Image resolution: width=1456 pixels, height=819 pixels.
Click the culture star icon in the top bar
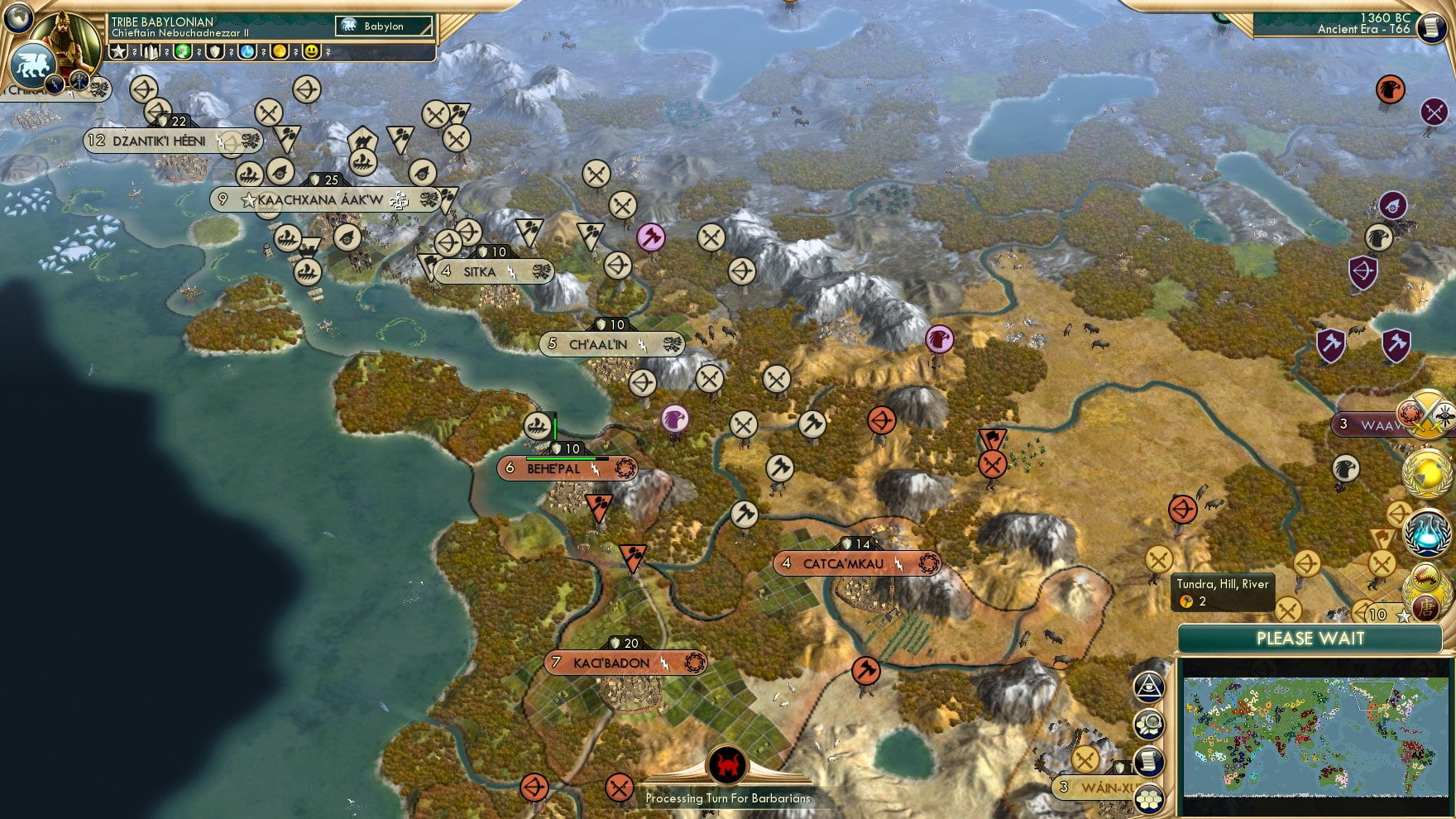pyautogui.click(x=118, y=52)
